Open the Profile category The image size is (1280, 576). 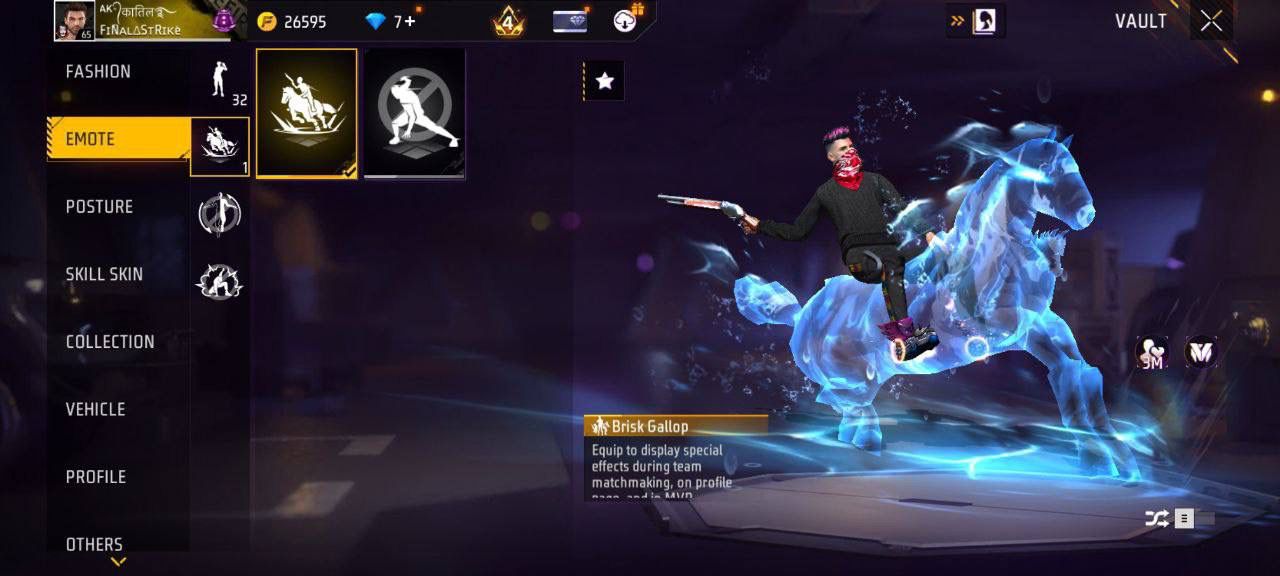tap(96, 477)
